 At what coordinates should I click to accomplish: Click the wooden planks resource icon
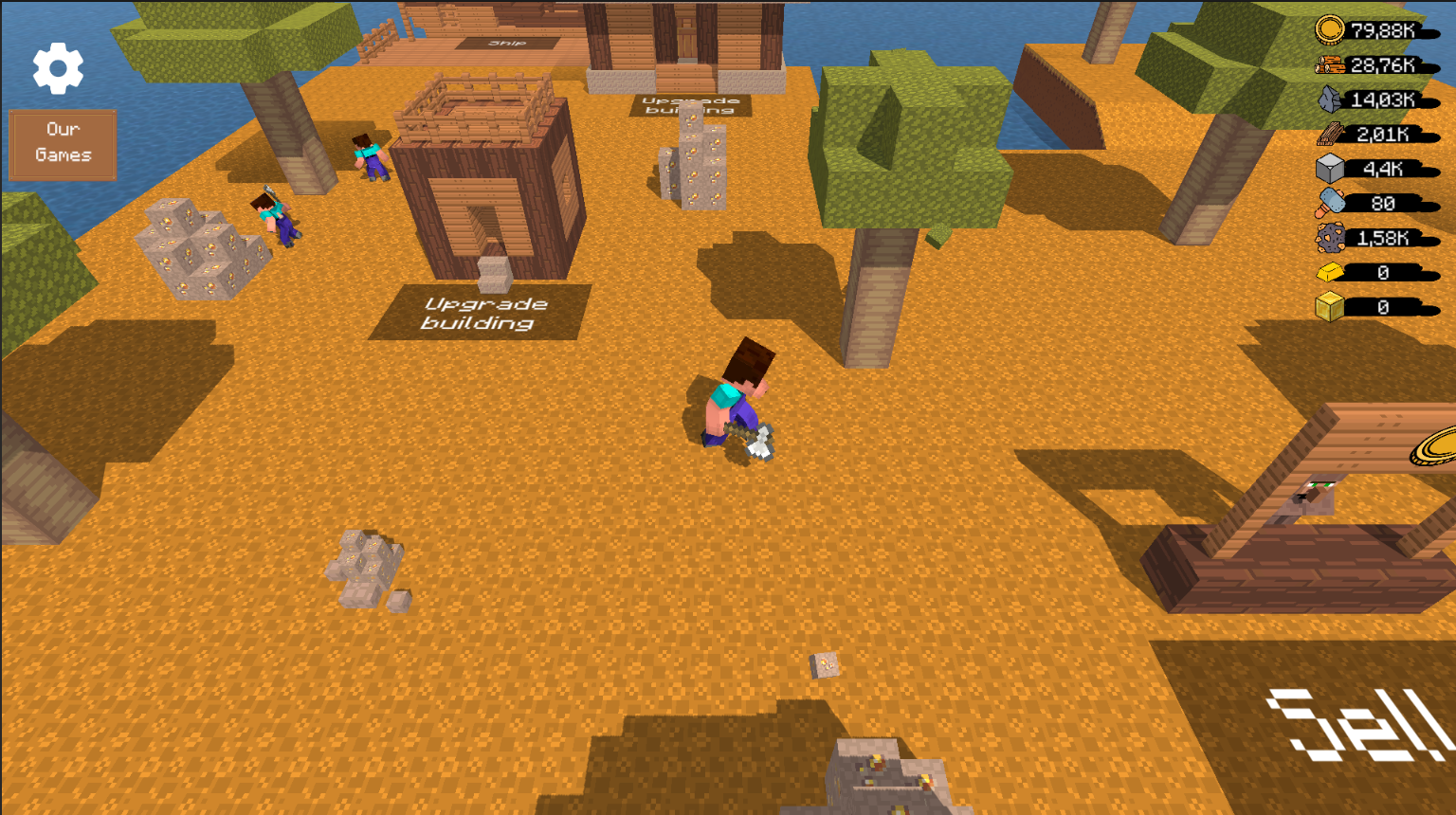click(1328, 134)
